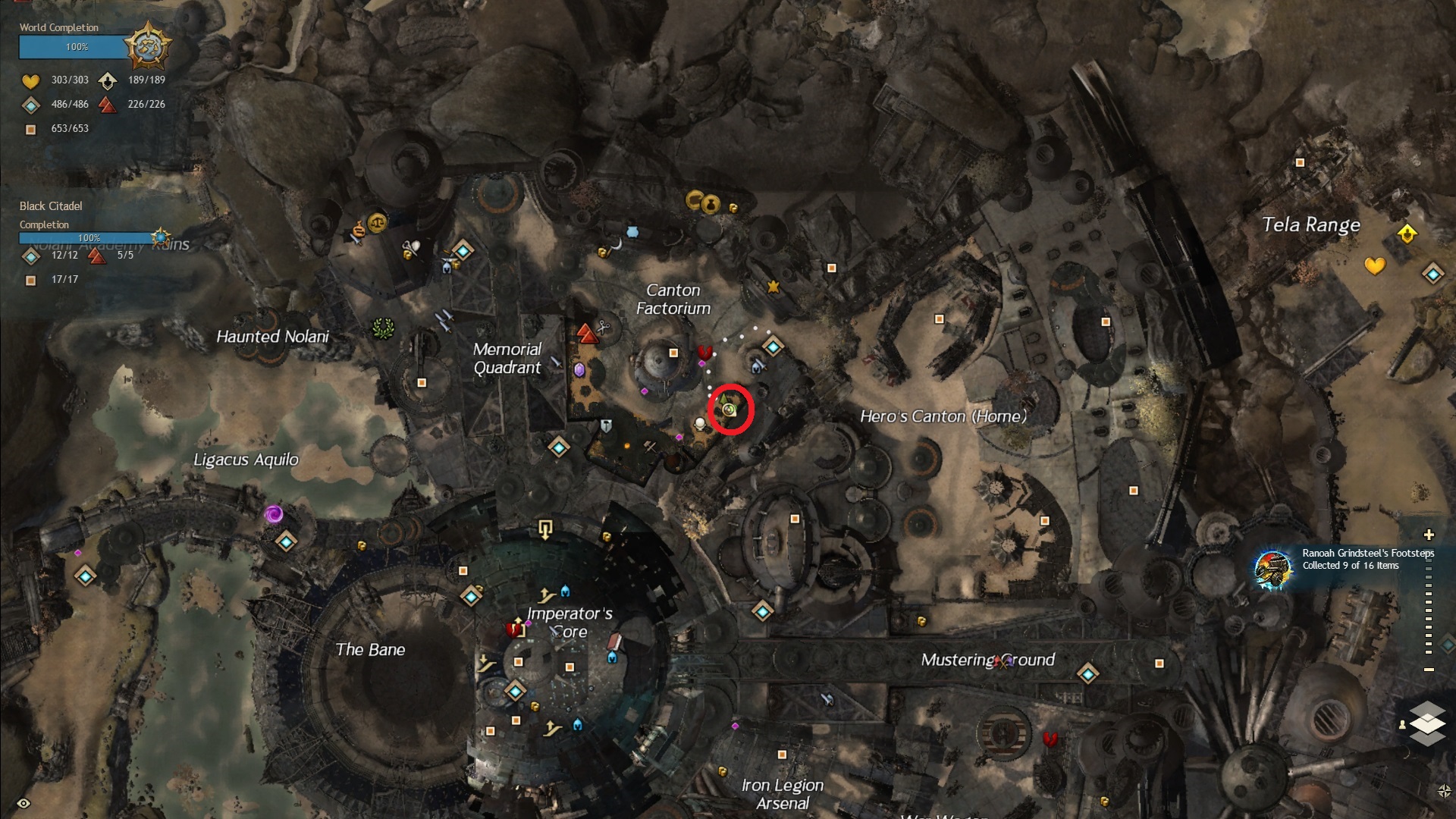Click the World Completion star emblem
Screen dimensions: 1456x819
click(148, 47)
